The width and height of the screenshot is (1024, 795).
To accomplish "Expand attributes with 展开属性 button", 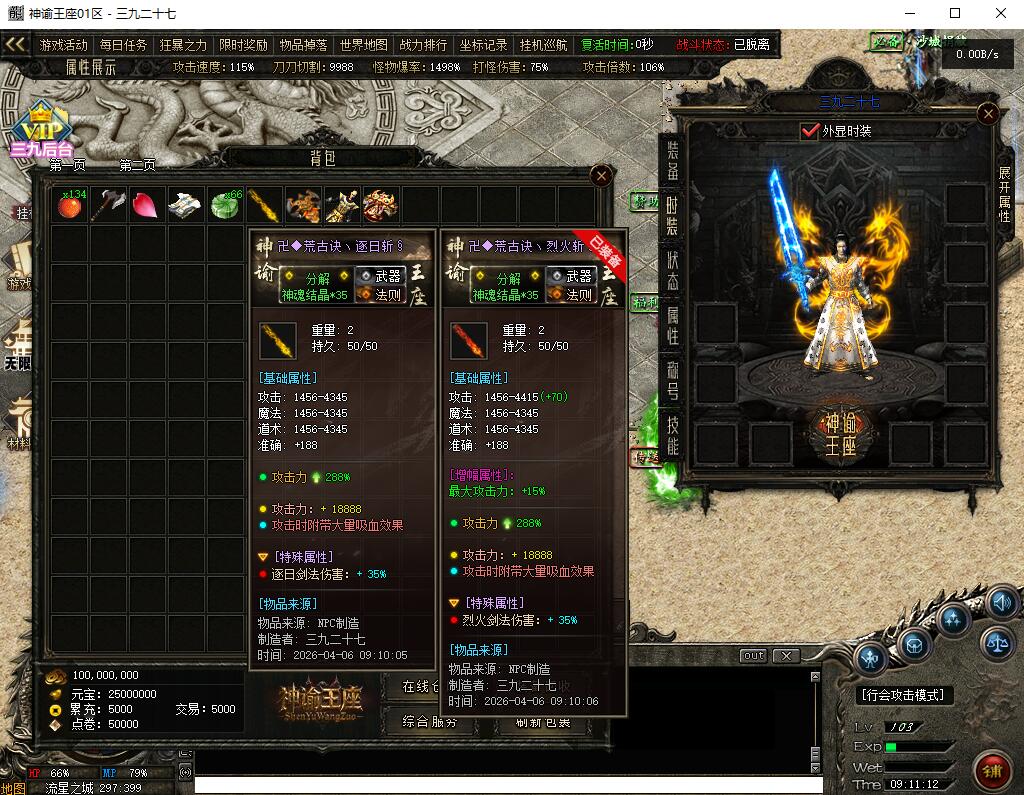I will point(1004,193).
